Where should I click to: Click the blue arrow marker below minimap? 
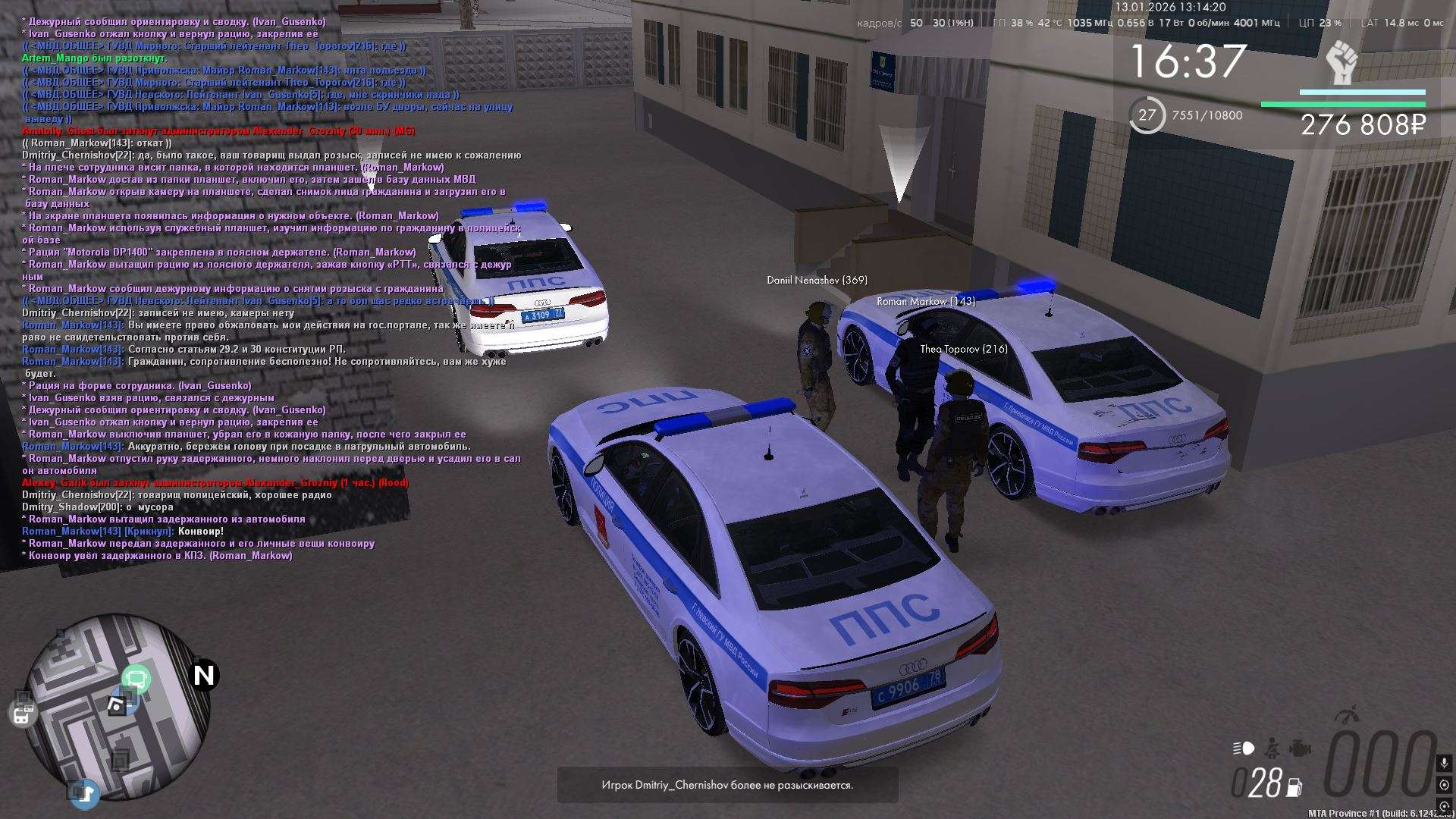tap(86, 794)
